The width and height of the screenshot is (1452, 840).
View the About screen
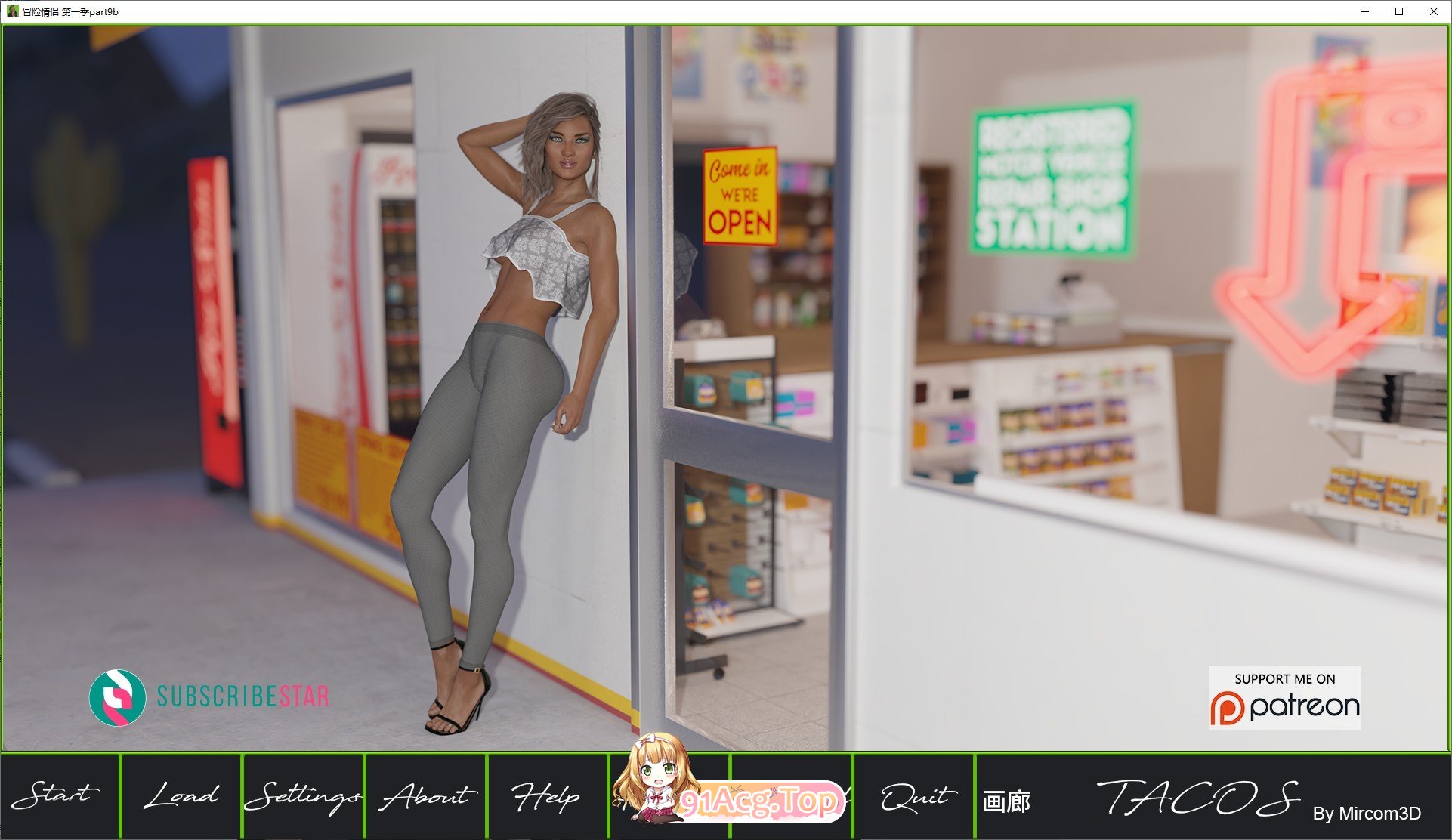click(x=425, y=796)
